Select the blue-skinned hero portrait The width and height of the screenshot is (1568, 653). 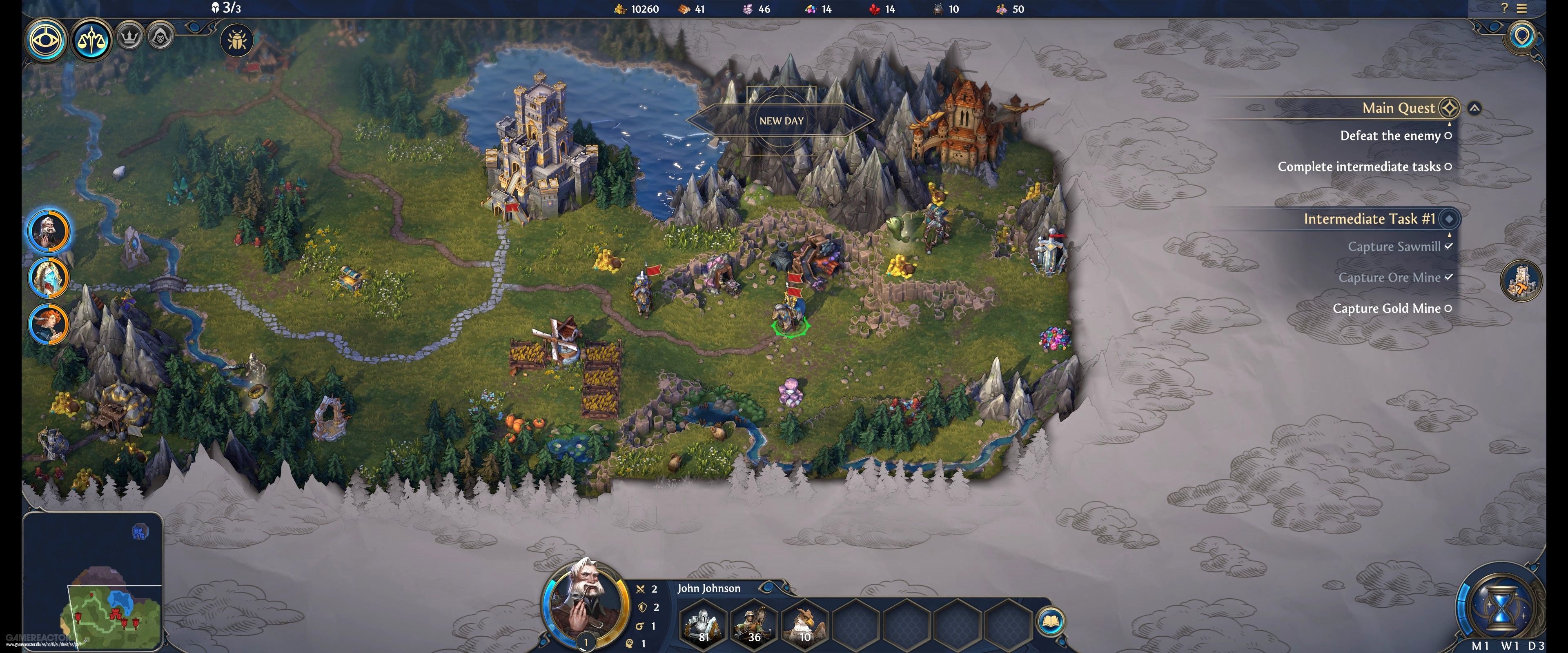pos(49,278)
